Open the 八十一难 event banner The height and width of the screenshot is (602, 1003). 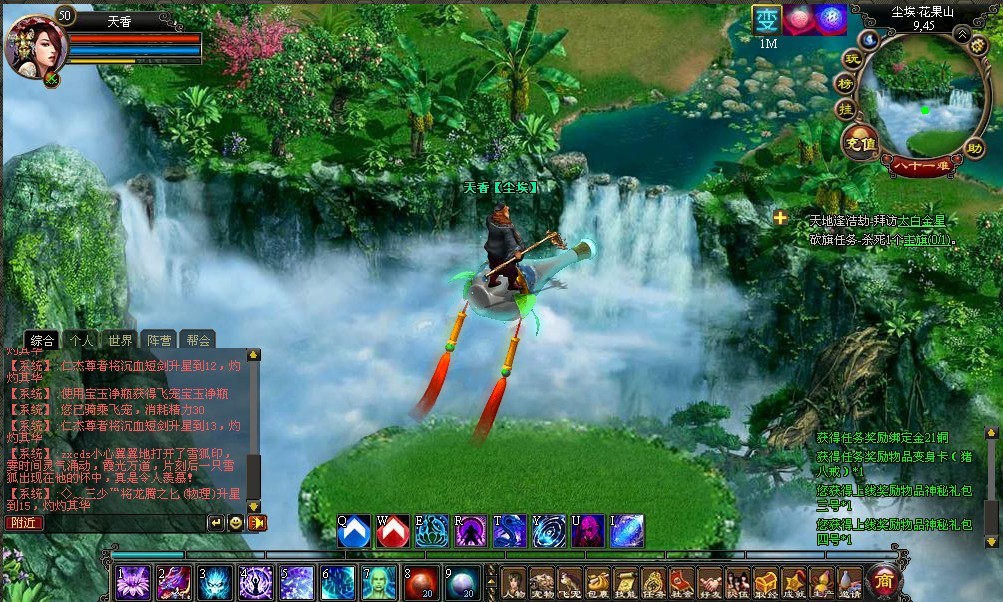(x=922, y=166)
